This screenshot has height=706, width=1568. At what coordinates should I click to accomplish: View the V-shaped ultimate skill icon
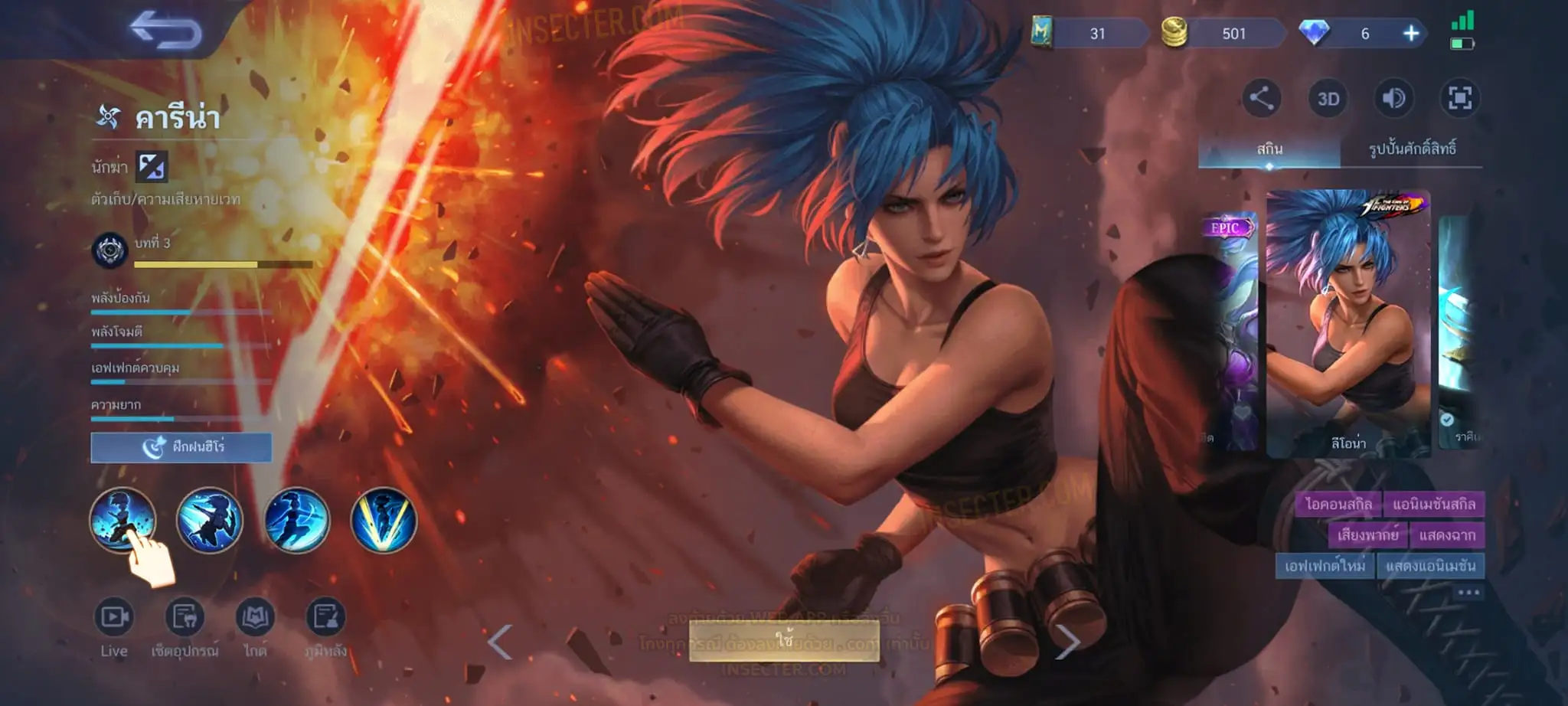coord(384,520)
